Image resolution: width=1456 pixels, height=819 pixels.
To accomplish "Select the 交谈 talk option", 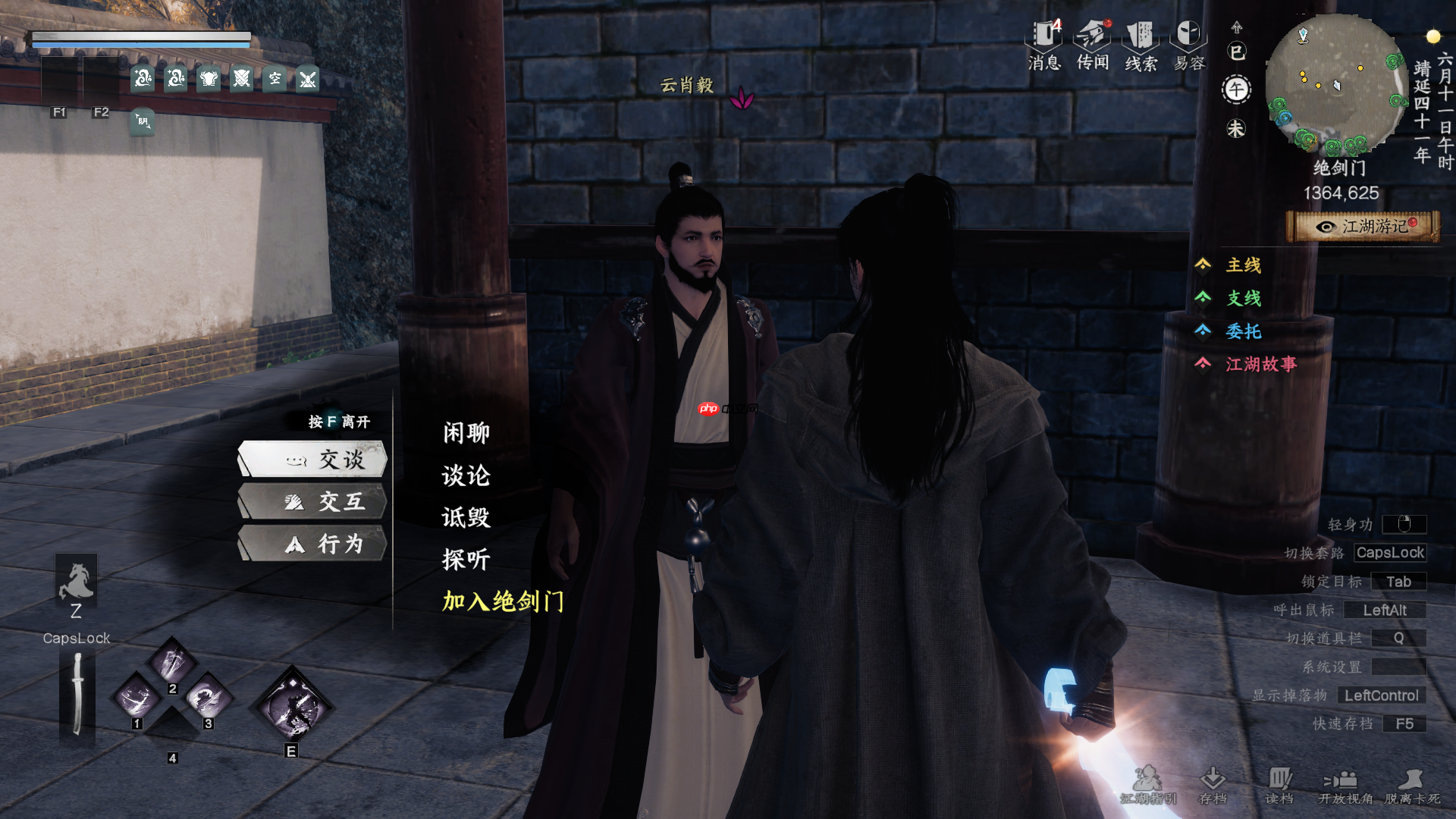I will coord(313,460).
